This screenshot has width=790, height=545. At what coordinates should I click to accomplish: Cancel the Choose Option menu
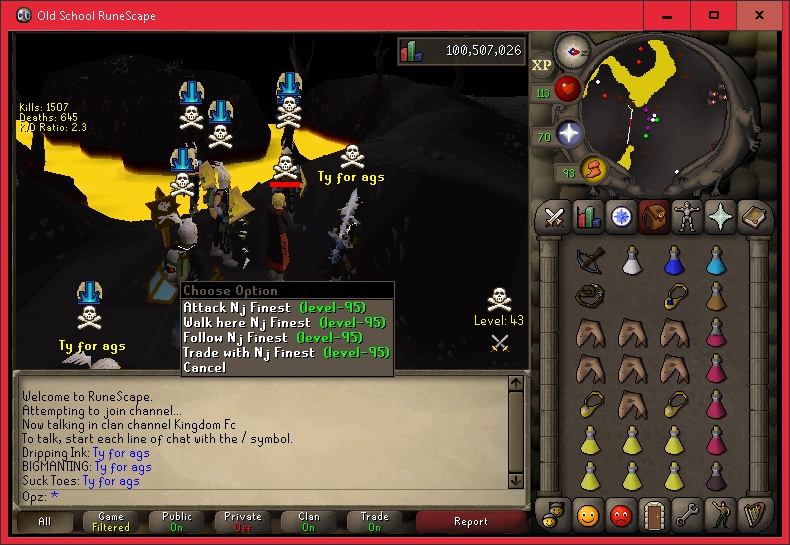pos(204,368)
